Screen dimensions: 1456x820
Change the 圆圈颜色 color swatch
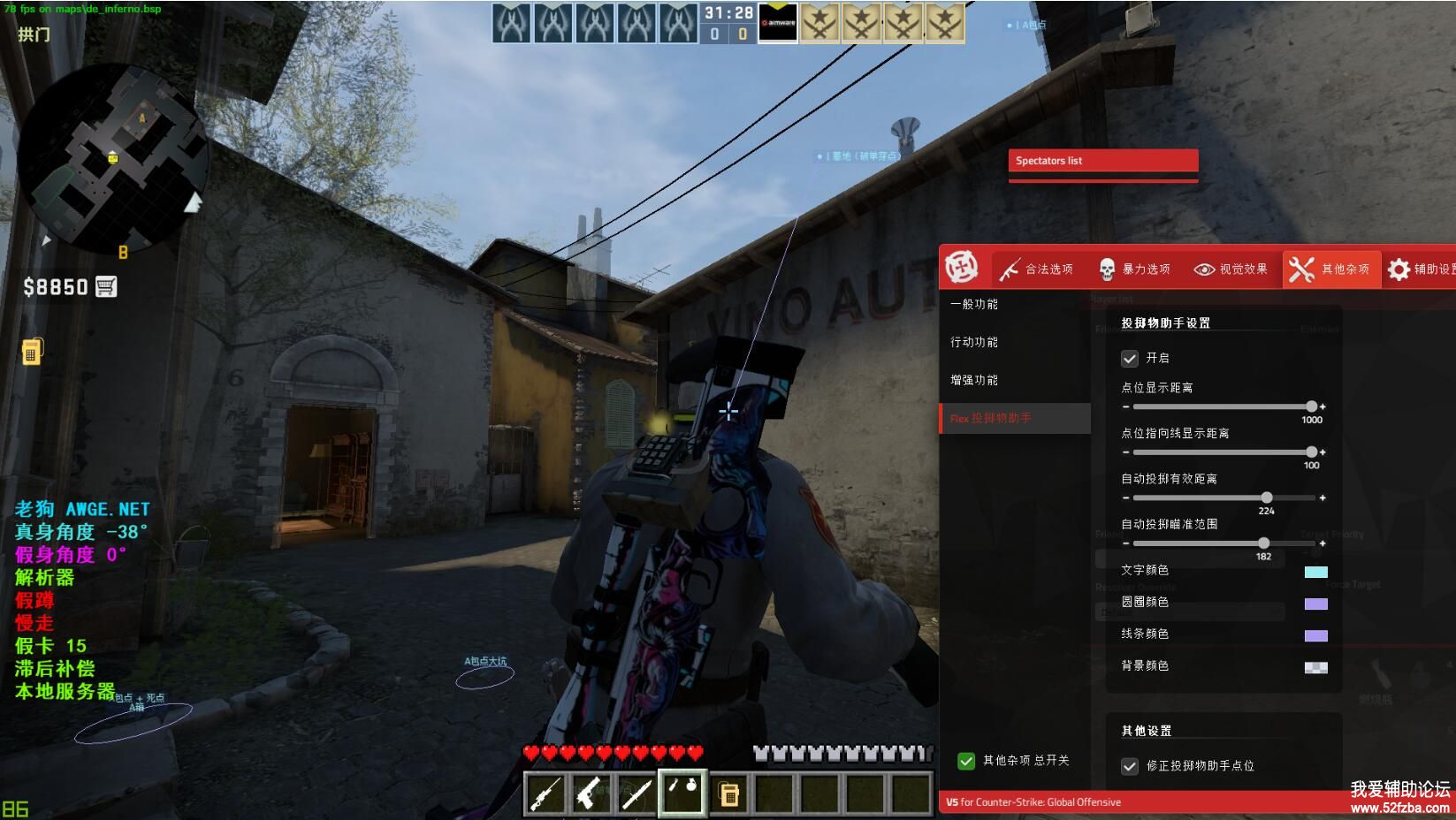1315,604
